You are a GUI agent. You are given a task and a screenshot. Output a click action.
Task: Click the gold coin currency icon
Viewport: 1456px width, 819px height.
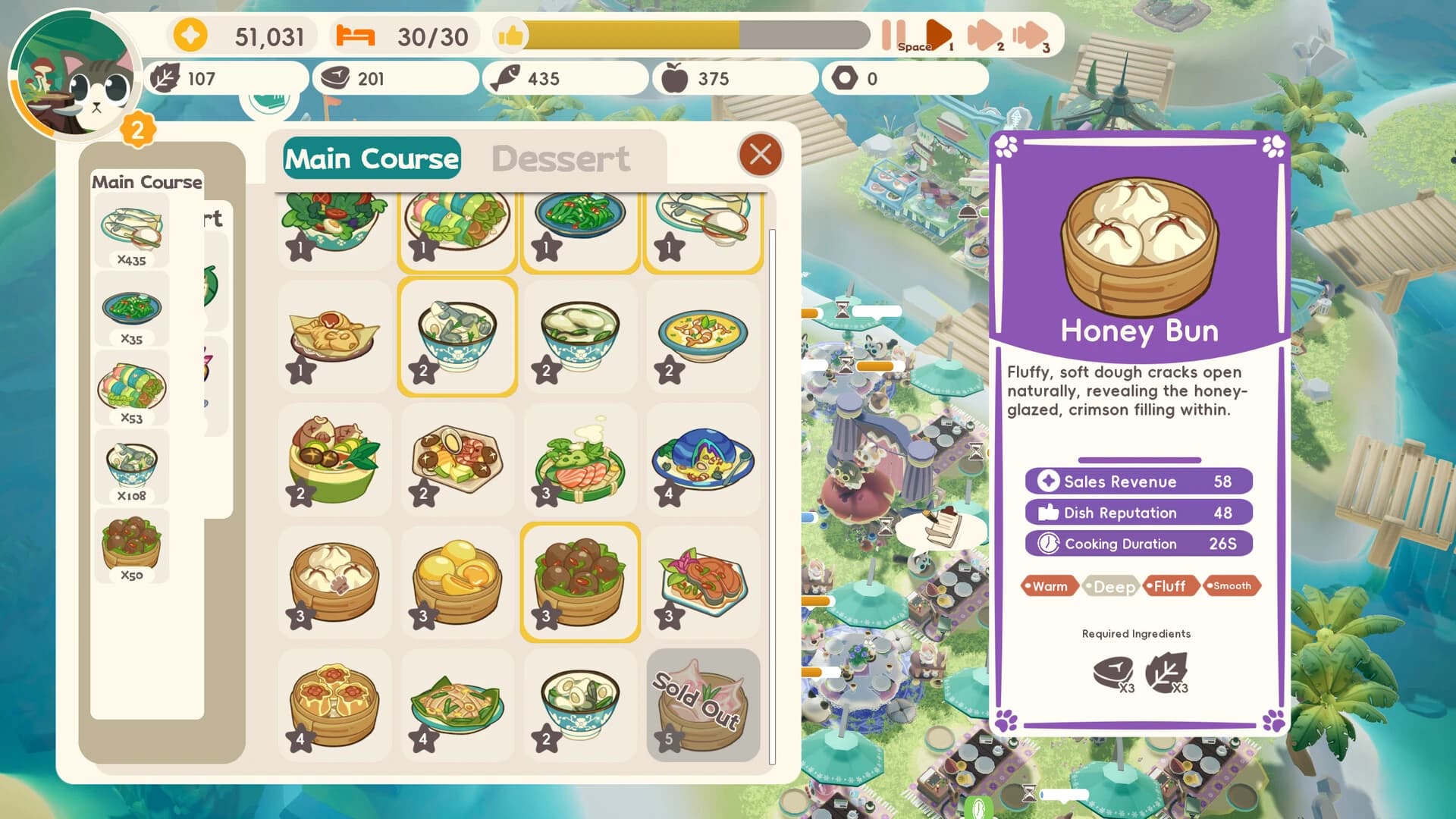pyautogui.click(x=190, y=34)
